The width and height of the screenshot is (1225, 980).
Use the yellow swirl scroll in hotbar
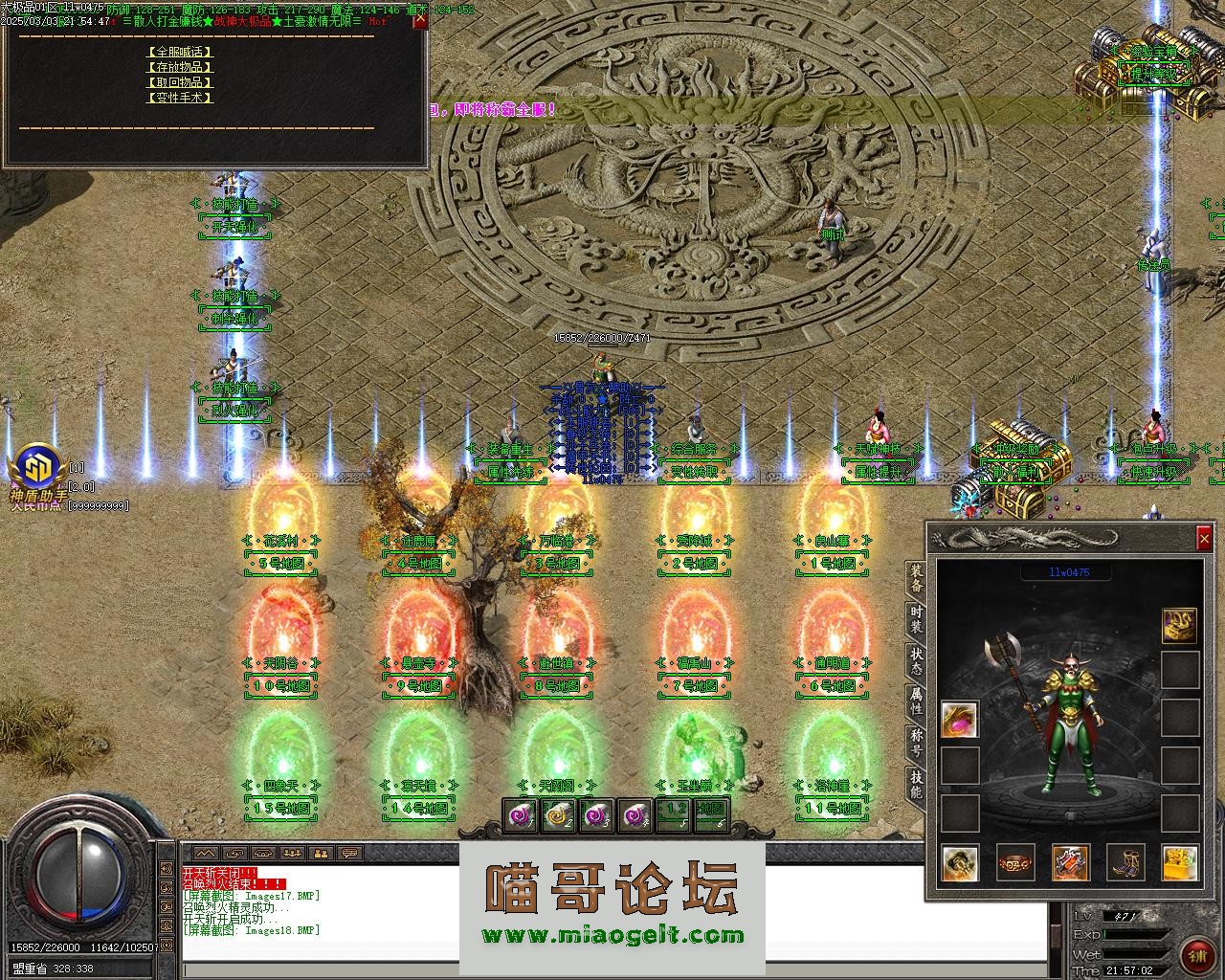tap(559, 815)
